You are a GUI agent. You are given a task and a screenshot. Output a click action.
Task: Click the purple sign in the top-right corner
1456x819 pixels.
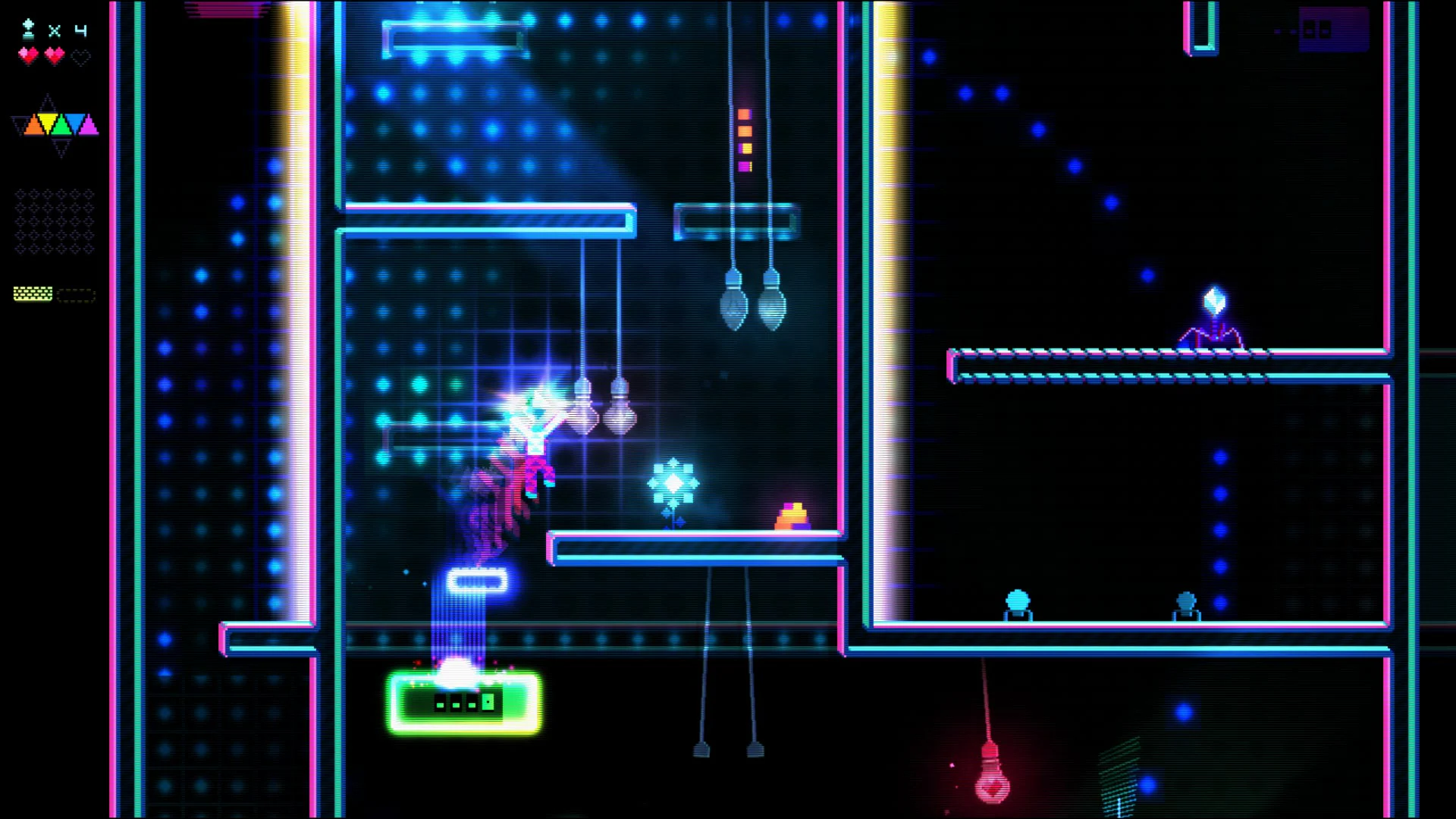pos(1332,30)
